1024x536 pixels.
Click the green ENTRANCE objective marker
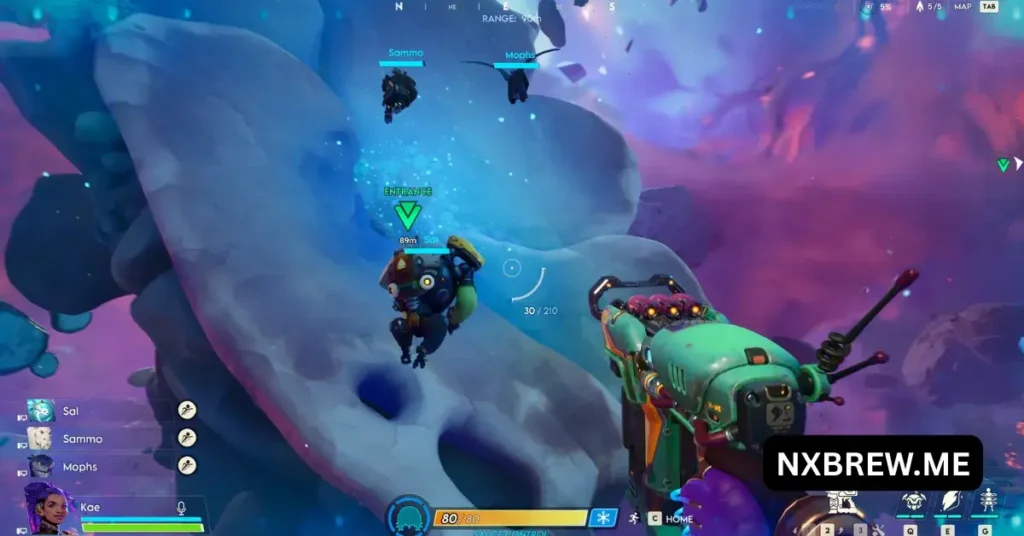[x=407, y=213]
